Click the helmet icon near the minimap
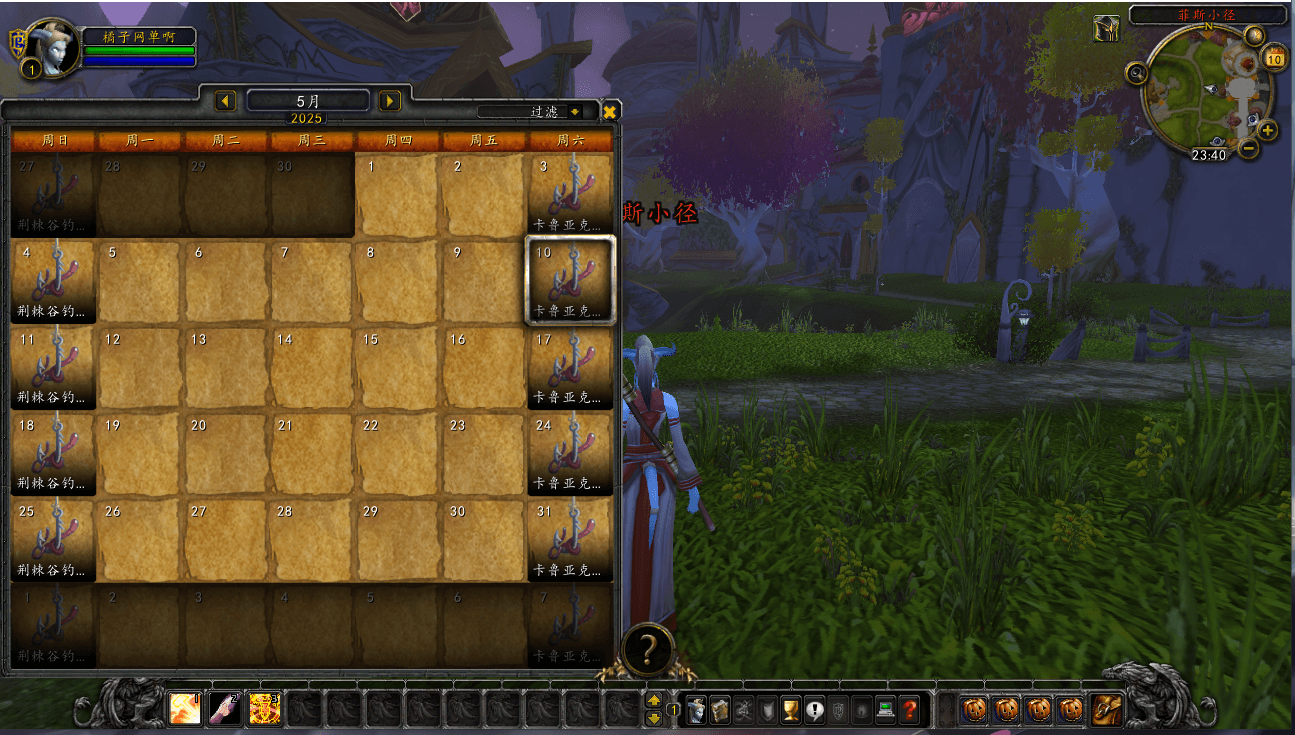 click(x=1106, y=28)
